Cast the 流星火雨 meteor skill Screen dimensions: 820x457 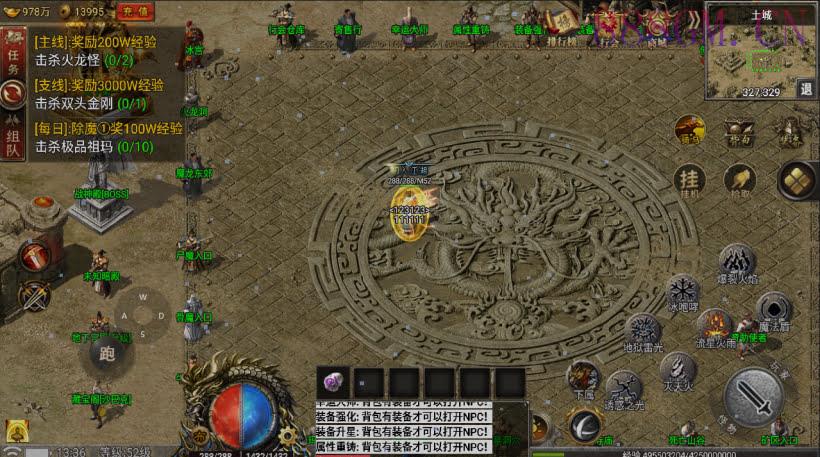pyautogui.click(x=714, y=328)
